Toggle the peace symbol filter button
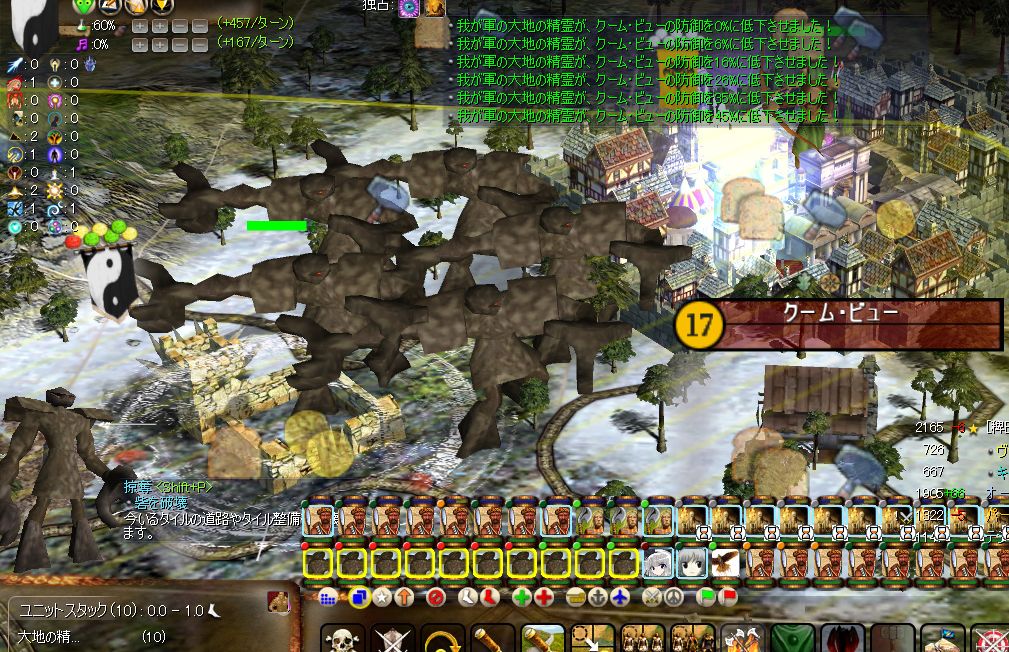 click(x=675, y=597)
